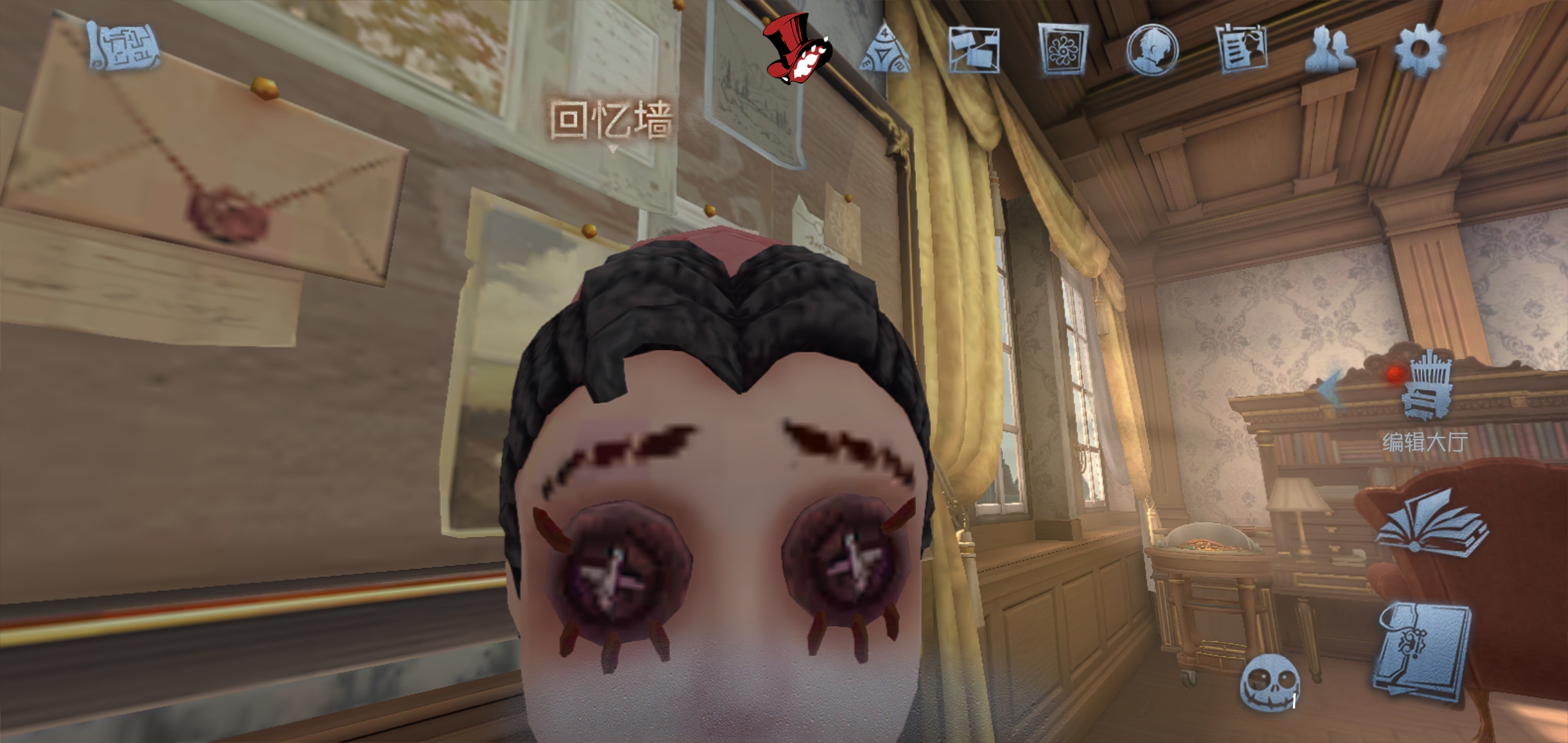The height and width of the screenshot is (743, 1568).
Task: Open the scattered photos icon
Action: pos(974,50)
